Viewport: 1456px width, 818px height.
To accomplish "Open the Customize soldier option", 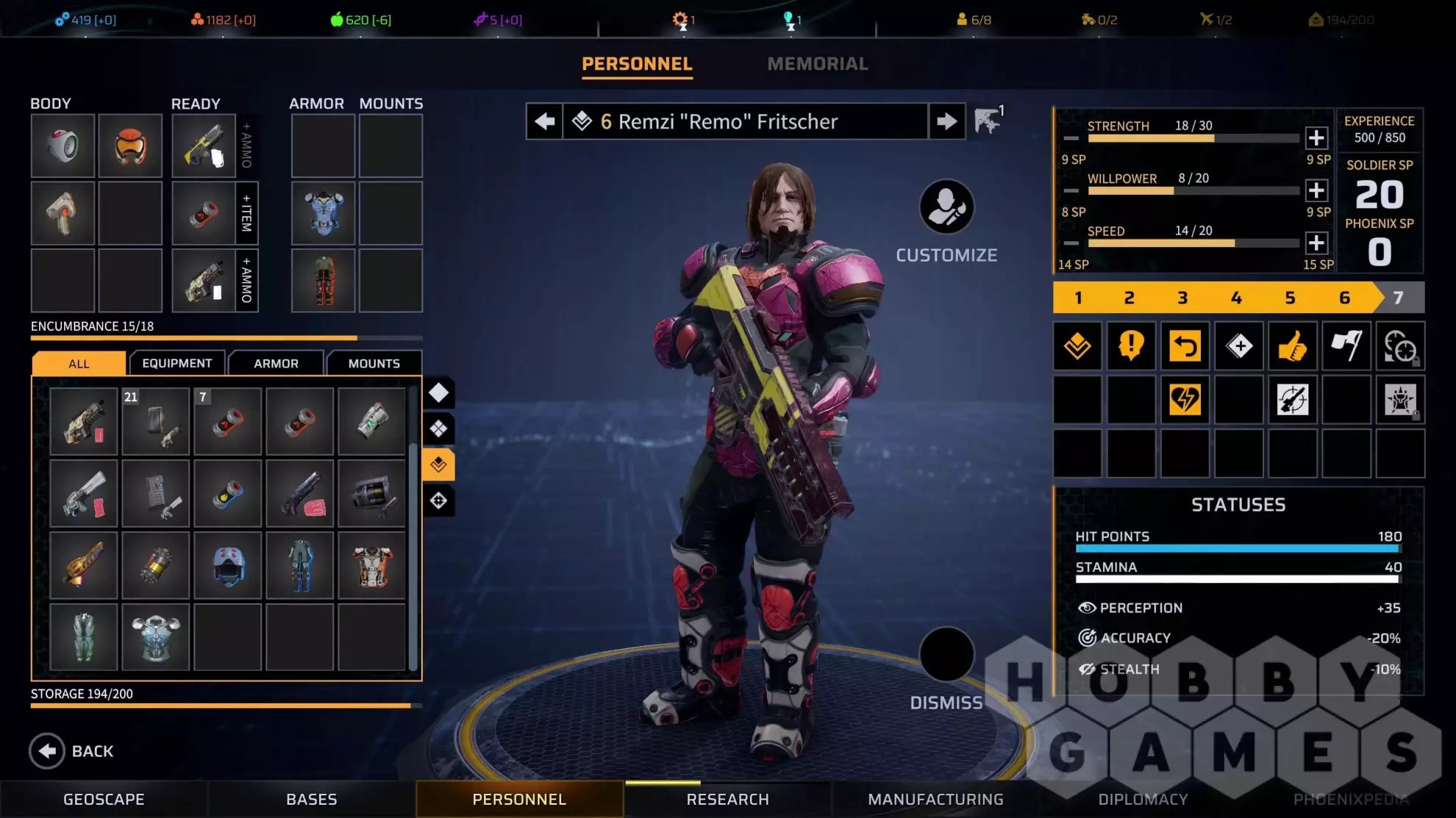I will coord(946,207).
